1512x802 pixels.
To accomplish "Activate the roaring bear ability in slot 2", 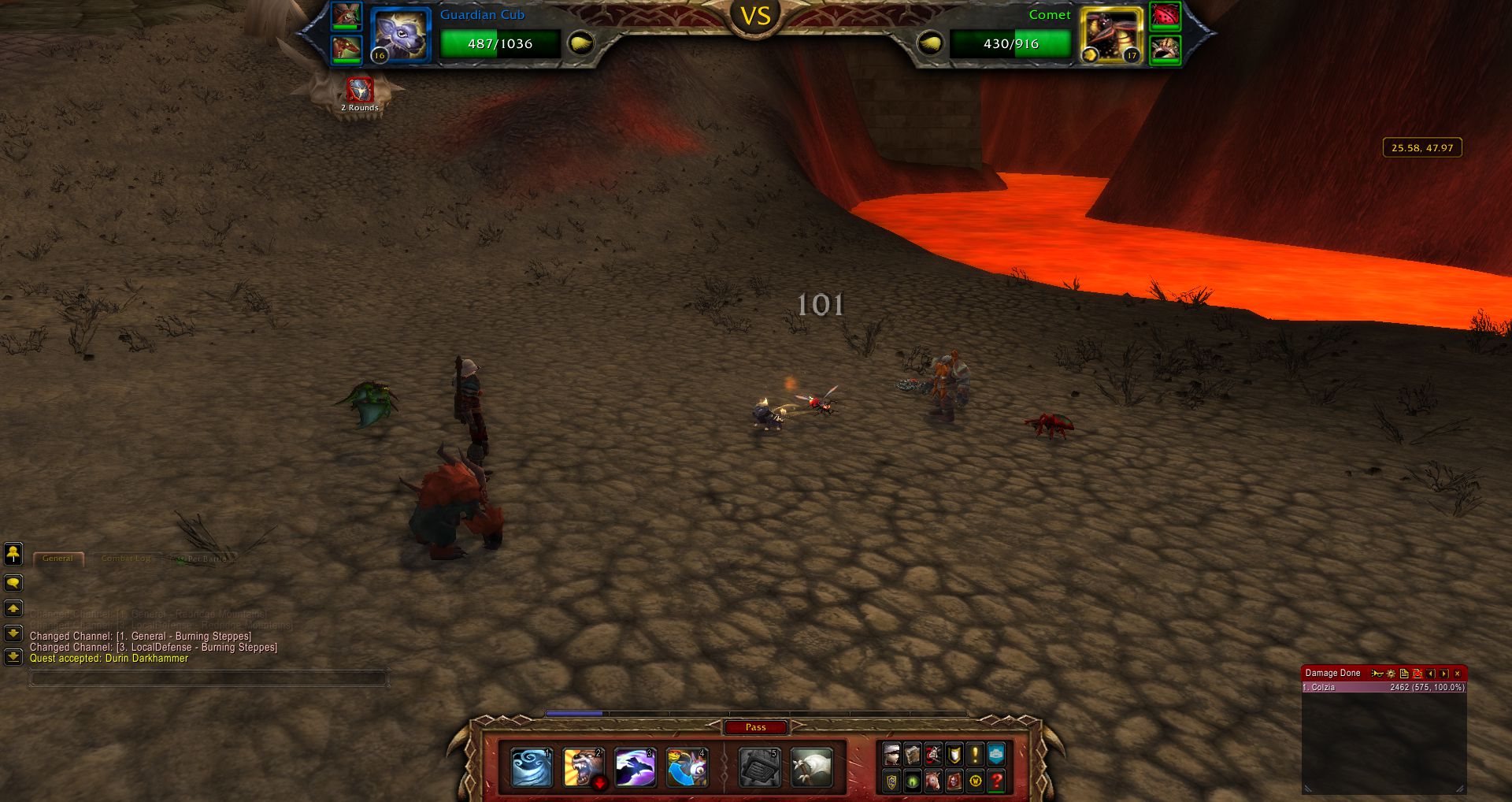I will click(584, 768).
